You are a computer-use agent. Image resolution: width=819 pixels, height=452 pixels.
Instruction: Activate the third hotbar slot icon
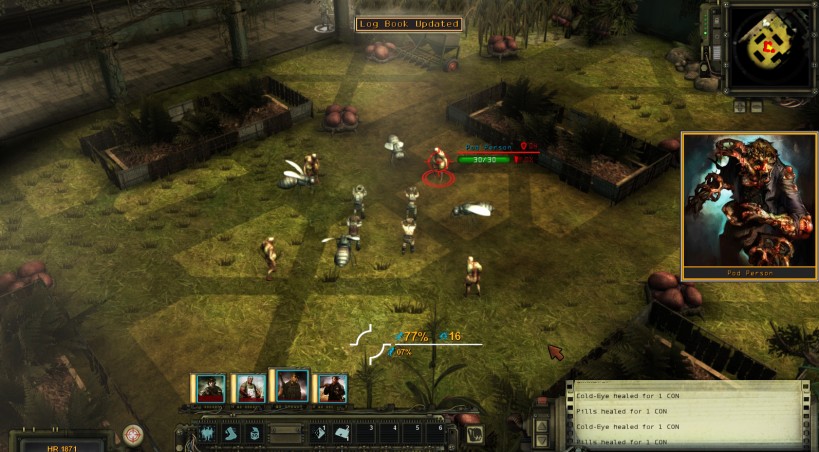(254, 434)
